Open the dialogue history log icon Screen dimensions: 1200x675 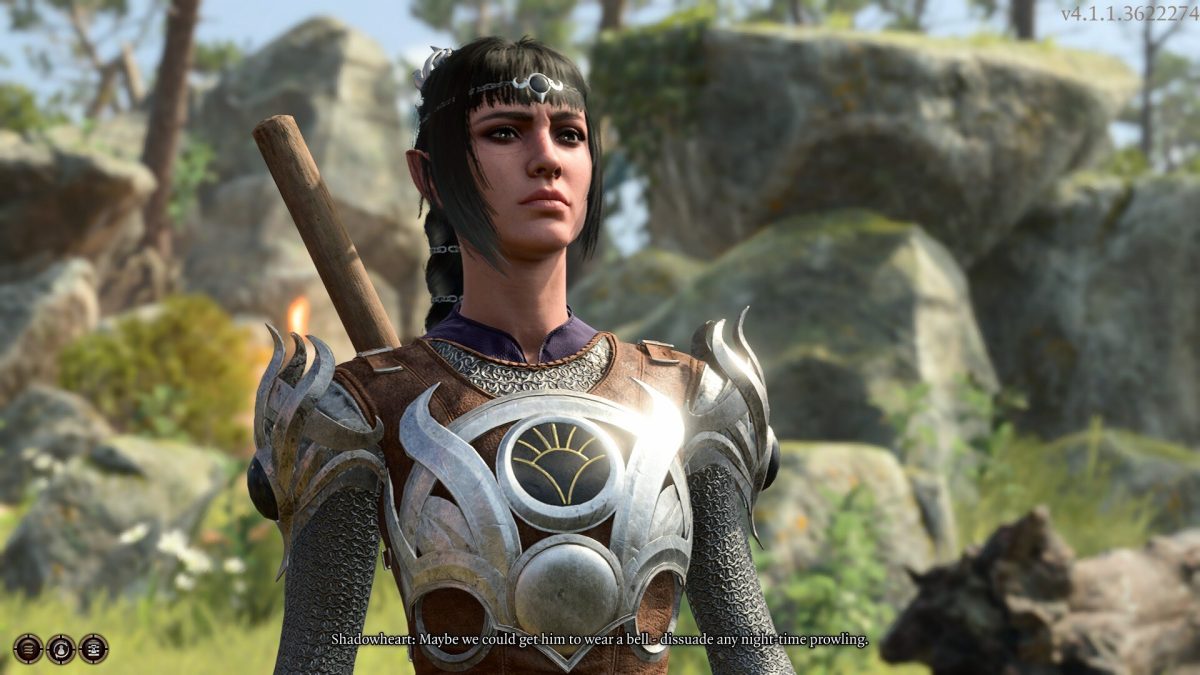coord(93,649)
